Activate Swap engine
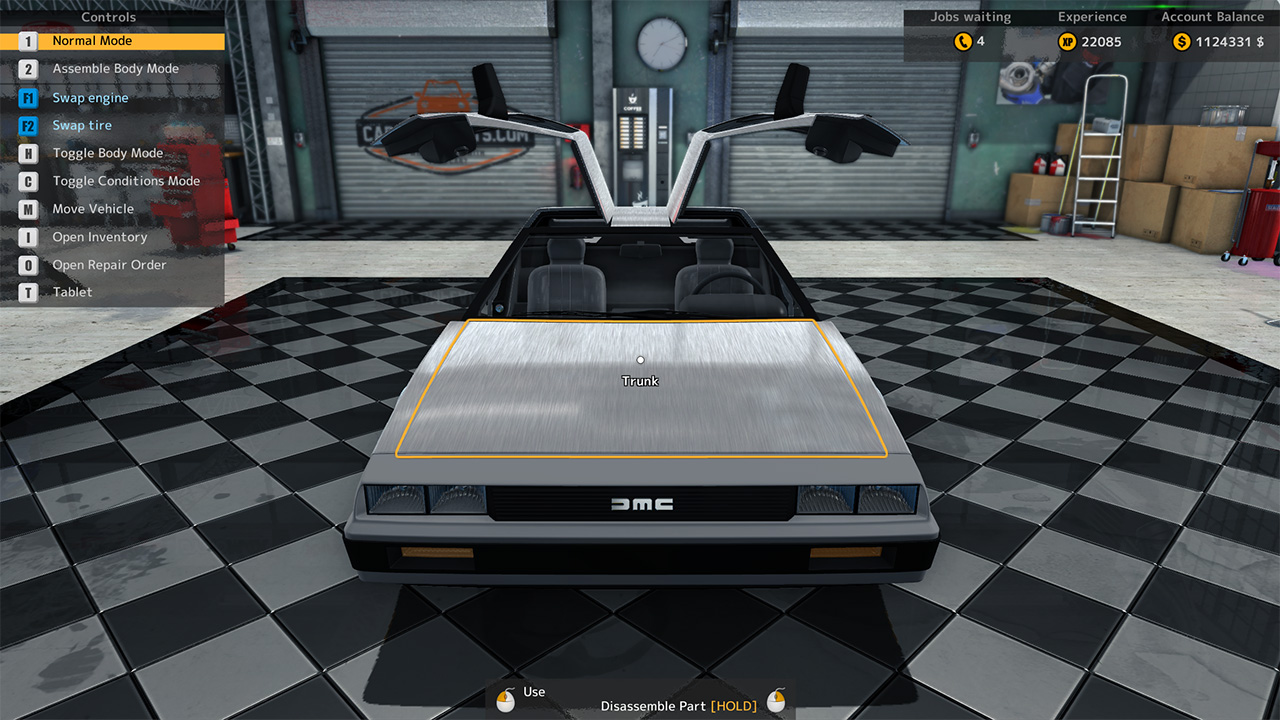Image resolution: width=1280 pixels, height=720 pixels. point(91,97)
